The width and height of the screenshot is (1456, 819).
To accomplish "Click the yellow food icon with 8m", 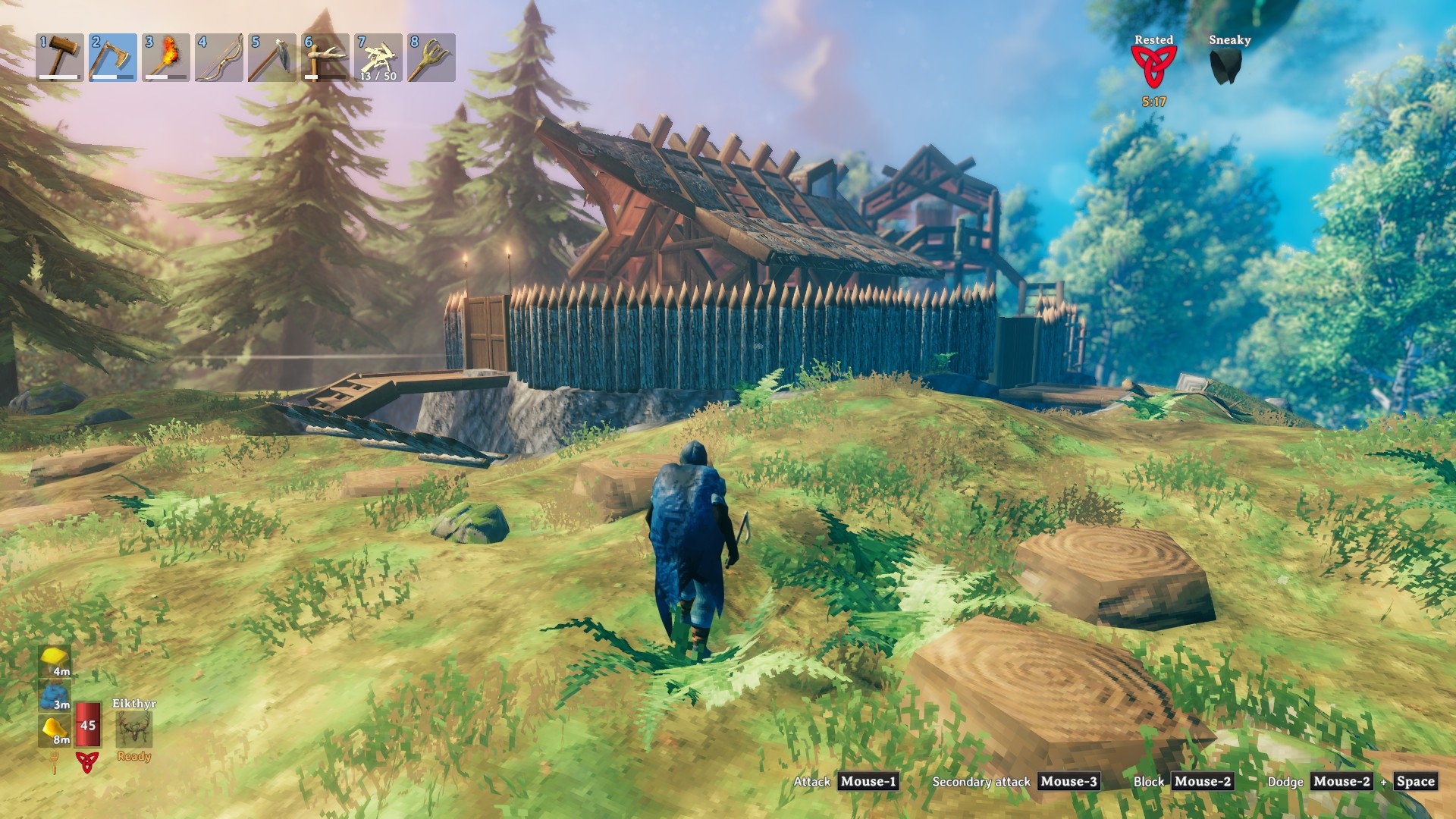I will [55, 730].
